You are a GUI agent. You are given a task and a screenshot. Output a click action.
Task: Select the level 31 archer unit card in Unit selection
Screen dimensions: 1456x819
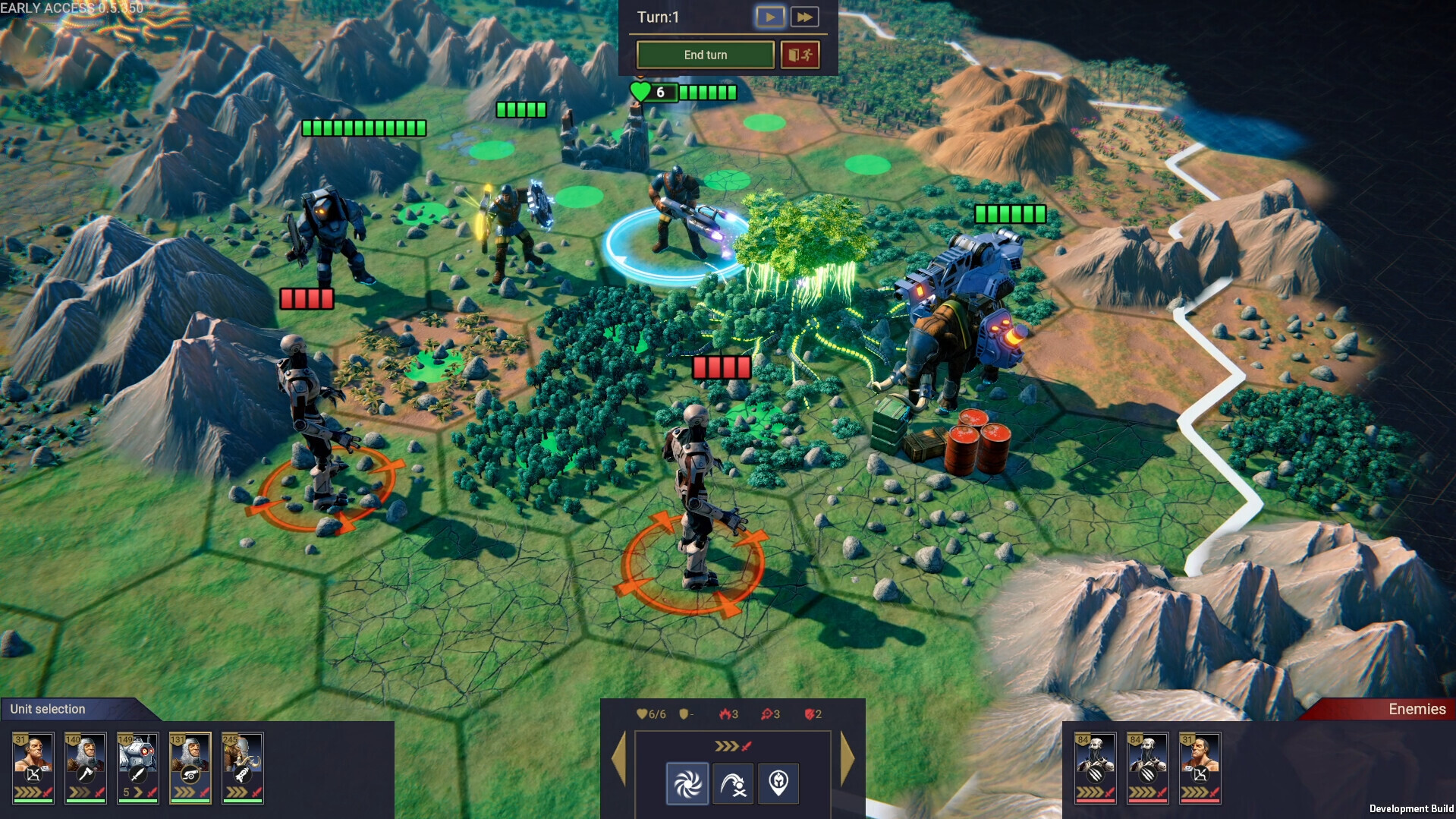coord(33,767)
